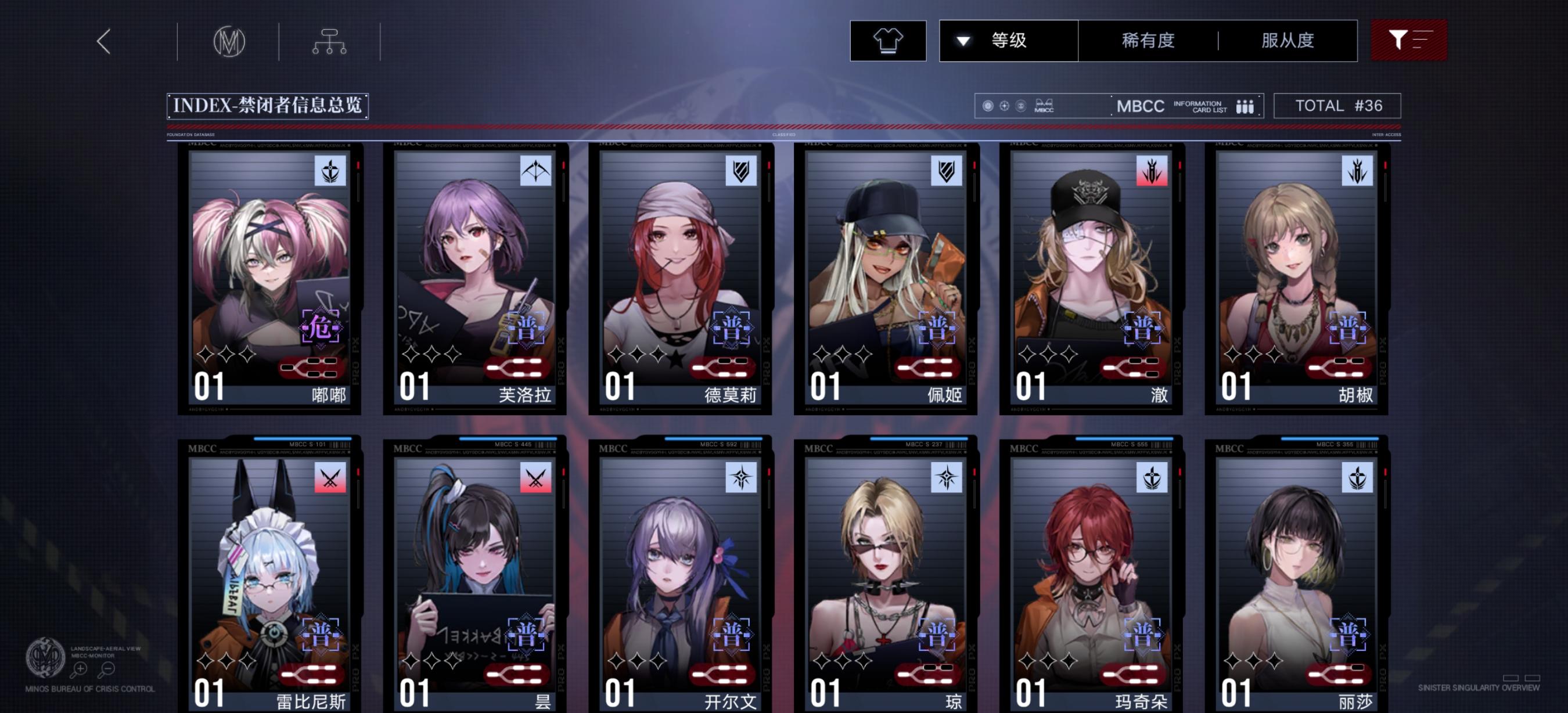Activate the red filter icon

(x=1408, y=40)
